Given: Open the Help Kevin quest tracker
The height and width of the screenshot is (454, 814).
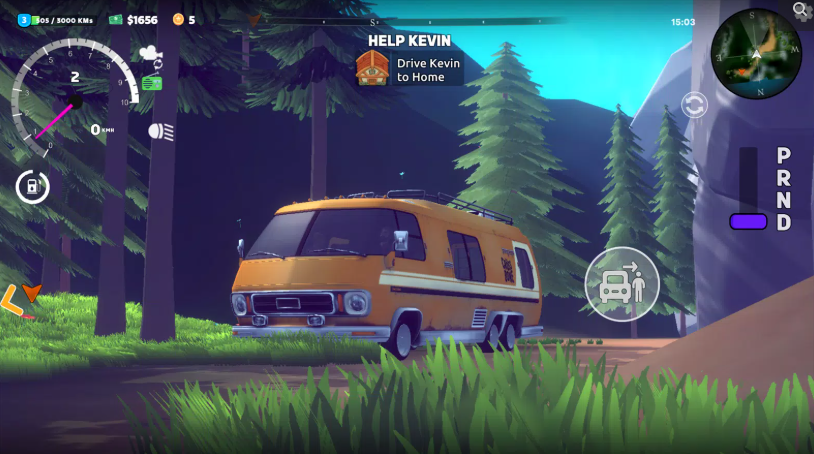Looking at the screenshot, I should click(x=409, y=62).
